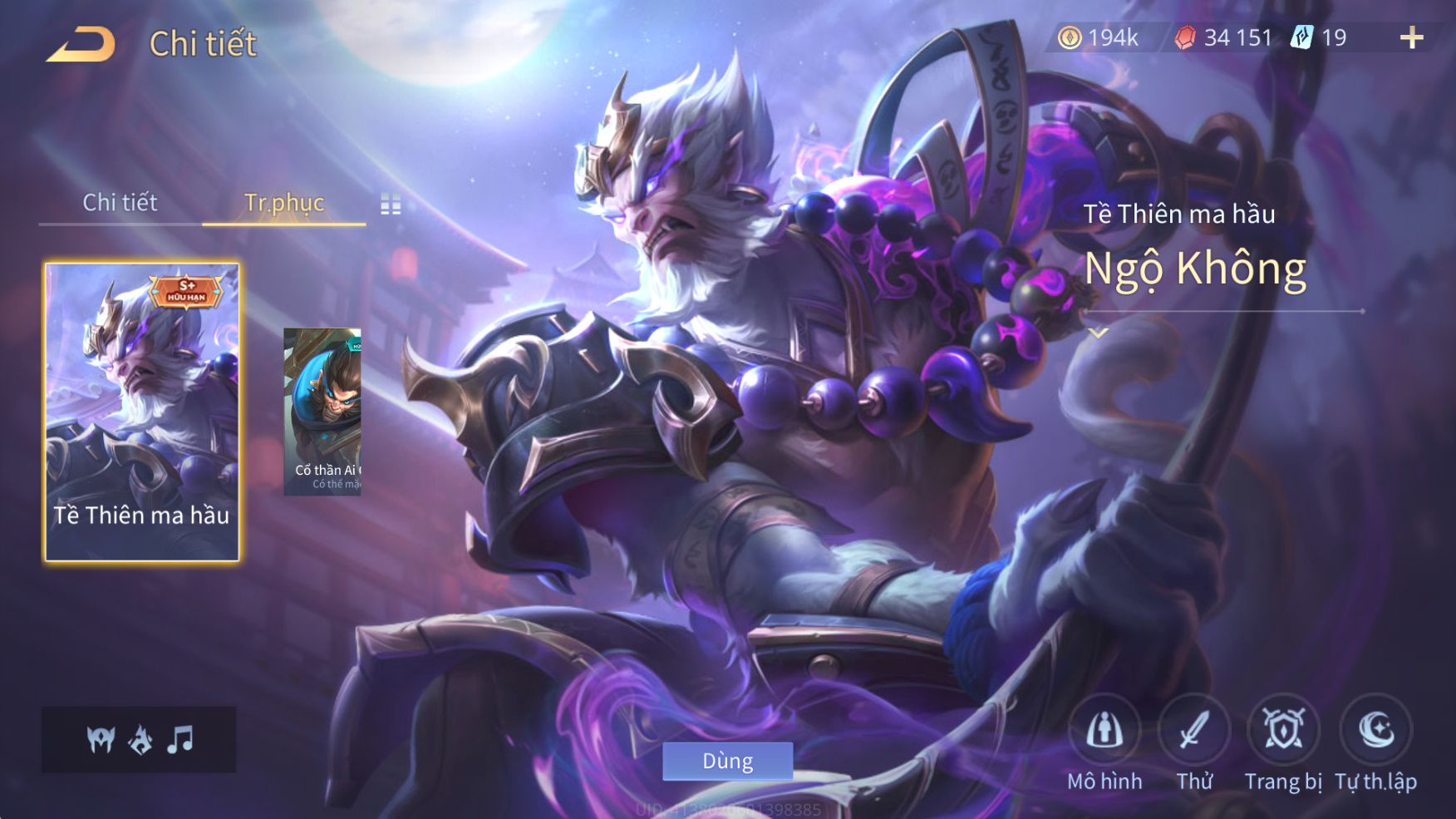Select the Tề Thiên ma hầu skin card
Viewport: 1456px width, 819px height.
tap(142, 412)
